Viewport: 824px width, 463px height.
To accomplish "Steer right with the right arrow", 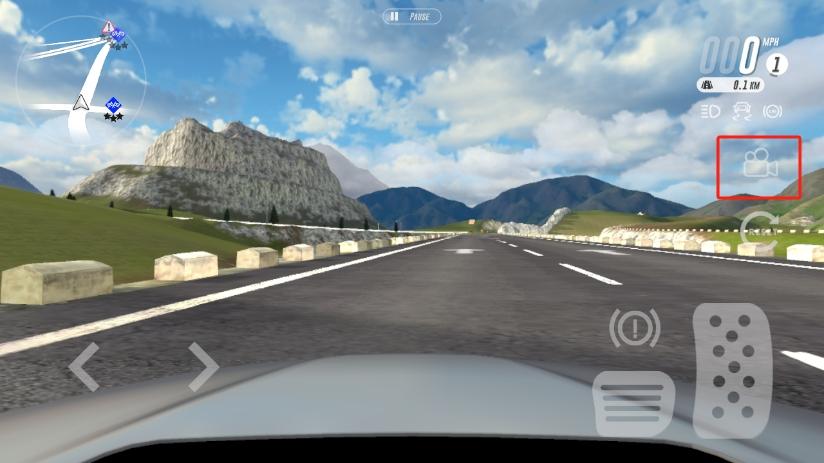I will pyautogui.click(x=203, y=366).
